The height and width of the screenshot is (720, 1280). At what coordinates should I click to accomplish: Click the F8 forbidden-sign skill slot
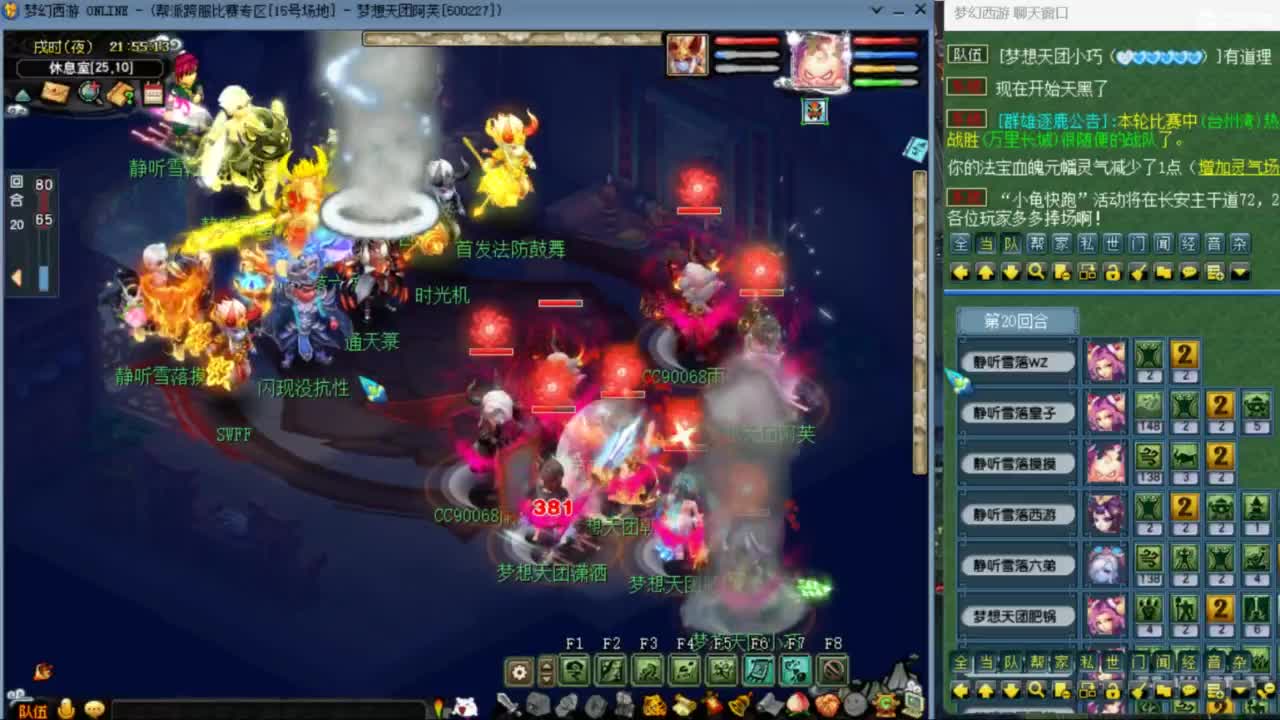pos(831,670)
